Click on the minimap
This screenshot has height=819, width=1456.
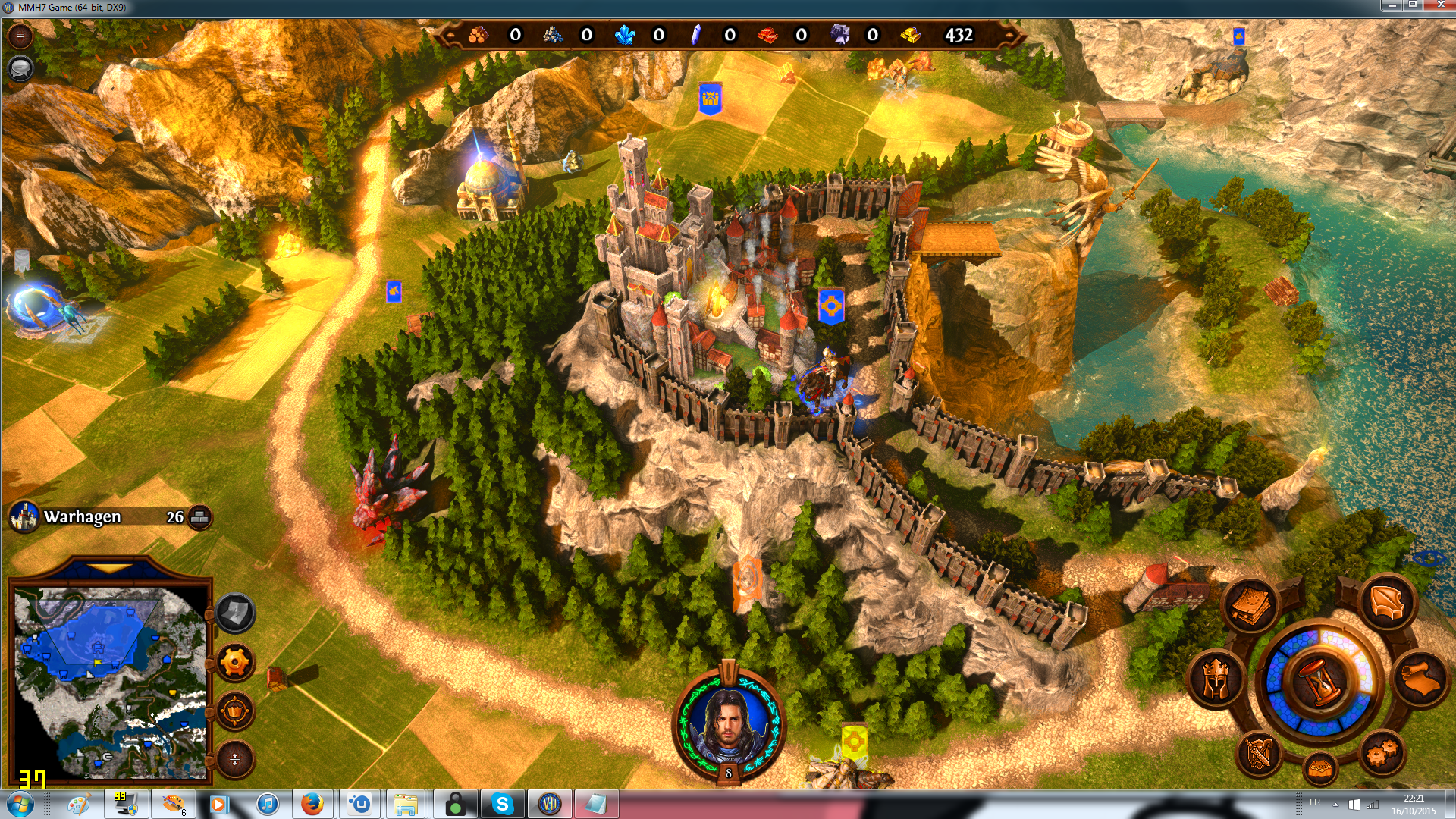click(110, 682)
